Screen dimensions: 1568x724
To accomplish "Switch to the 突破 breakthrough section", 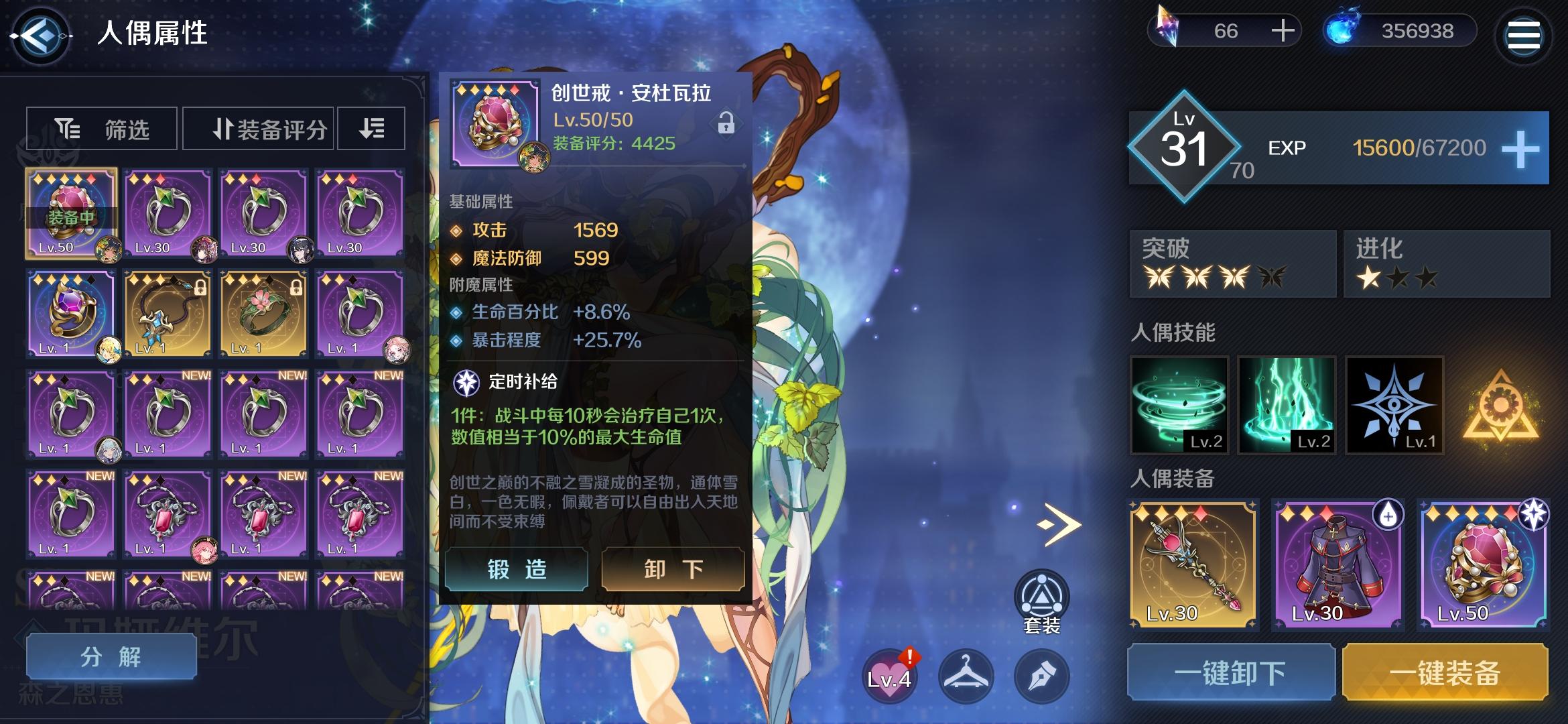I will [x=1232, y=263].
